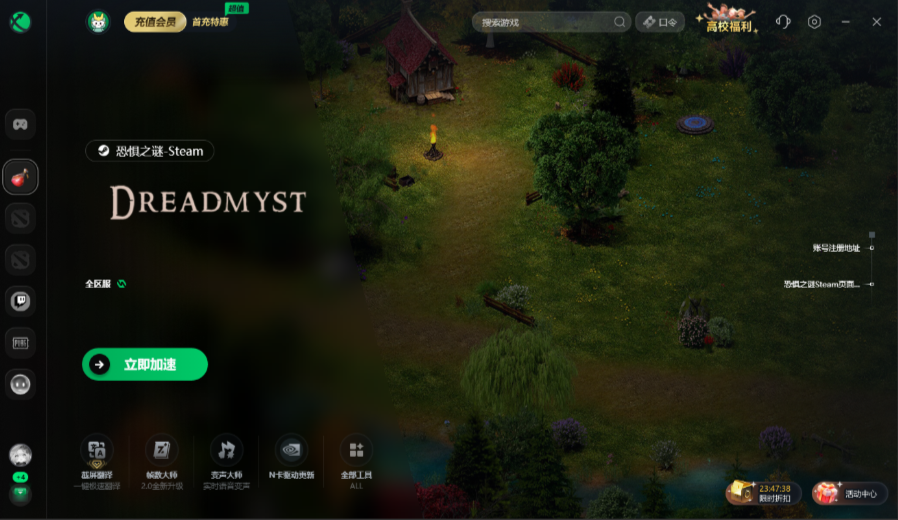The height and width of the screenshot is (520, 898).
Task: Select the gamepad icon in the sidebar
Action: 20,124
